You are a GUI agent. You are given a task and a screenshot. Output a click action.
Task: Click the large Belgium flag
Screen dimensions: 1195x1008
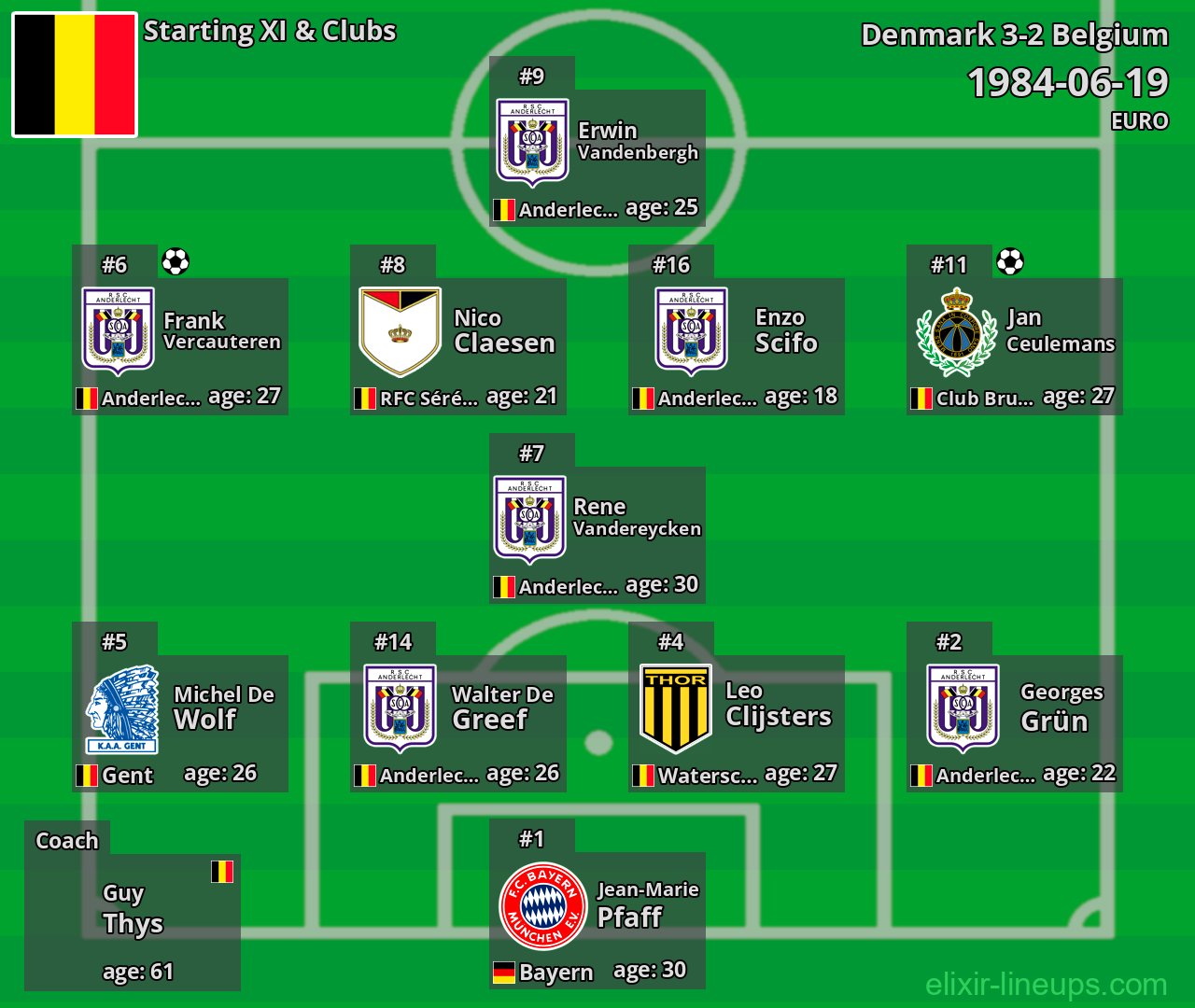75,75
